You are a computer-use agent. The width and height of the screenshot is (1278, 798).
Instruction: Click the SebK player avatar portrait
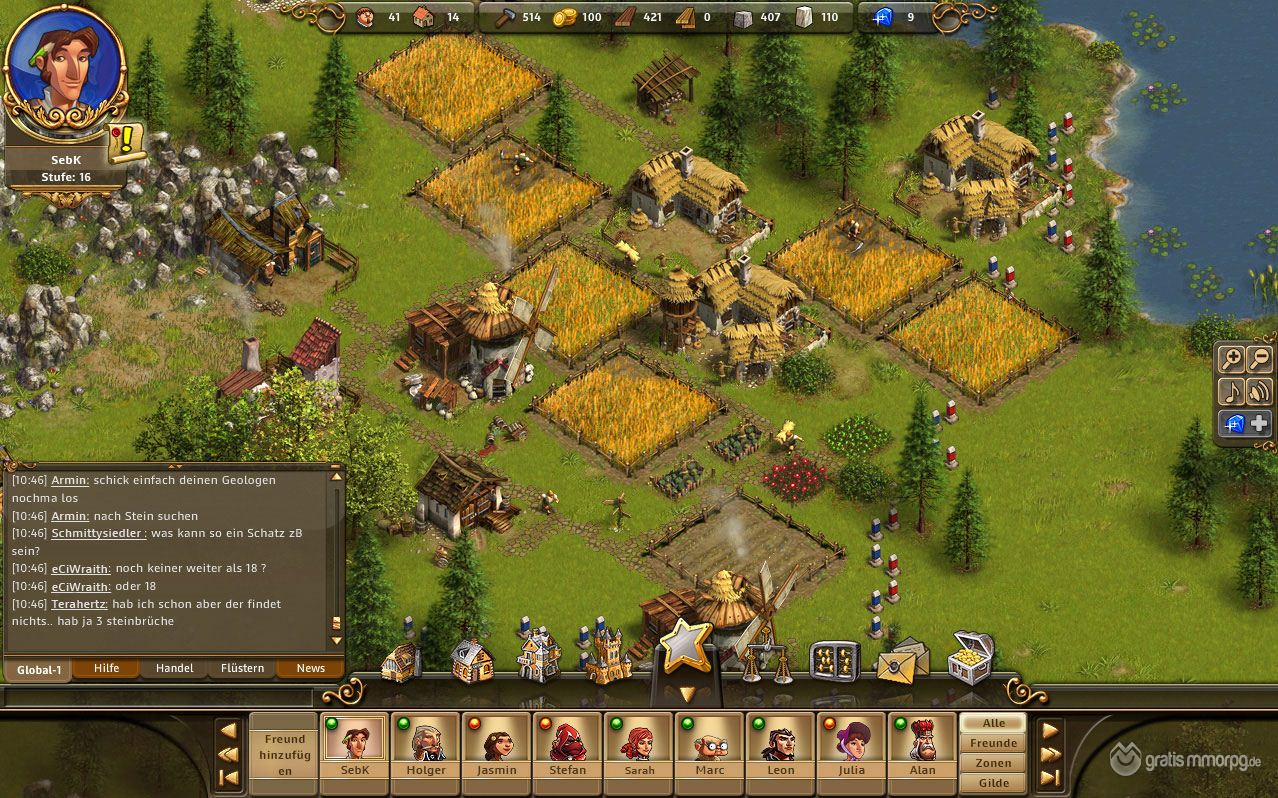point(65,72)
